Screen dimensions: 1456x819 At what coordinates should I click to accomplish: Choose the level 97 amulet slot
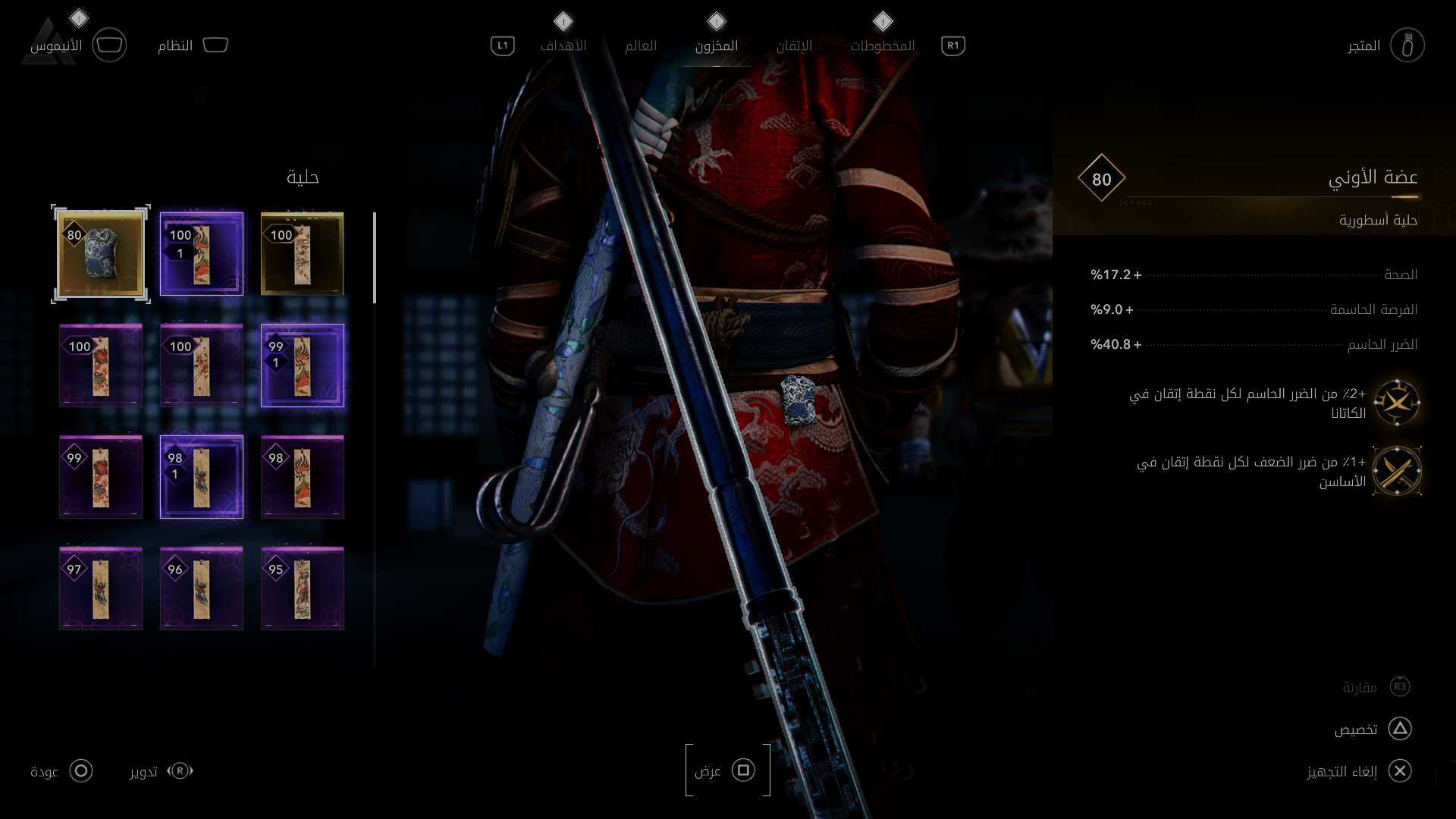[101, 588]
